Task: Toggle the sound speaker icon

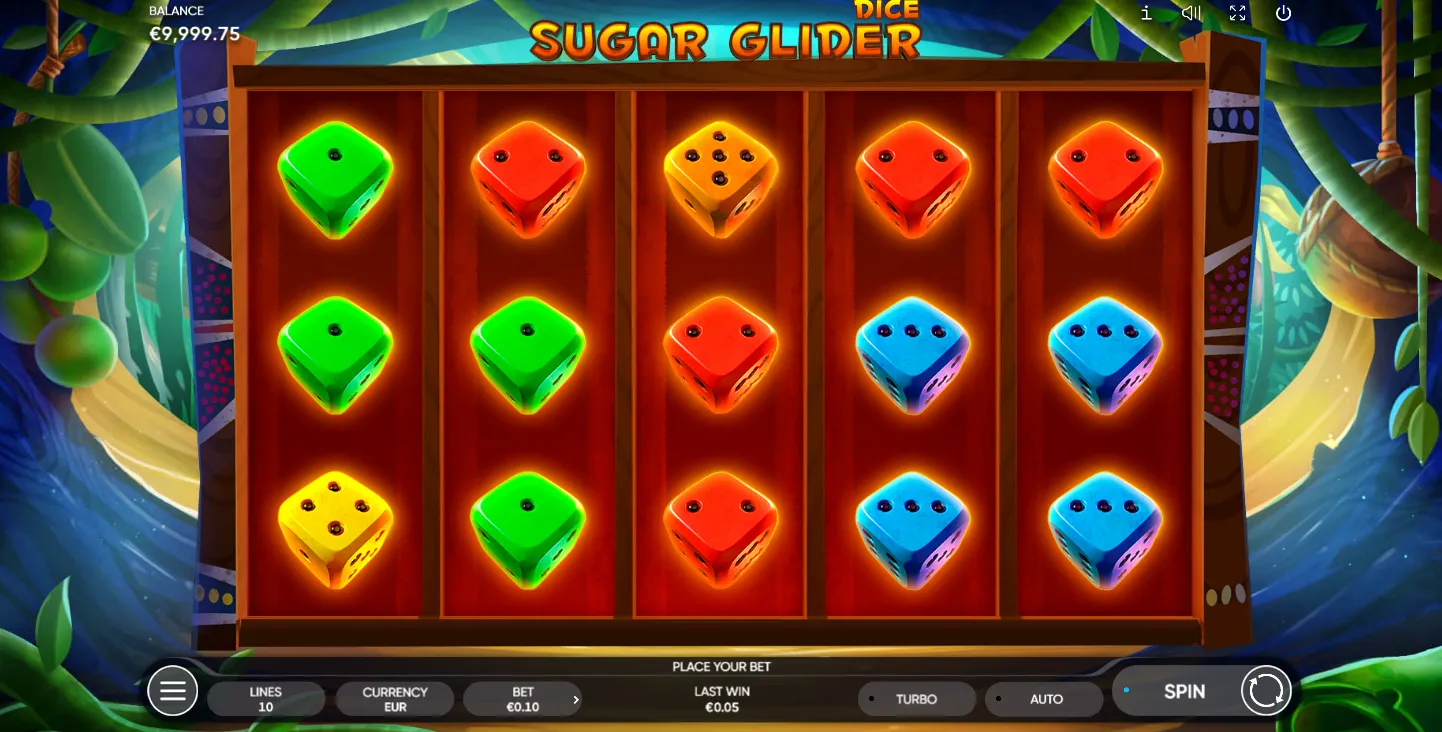Action: click(x=1191, y=13)
